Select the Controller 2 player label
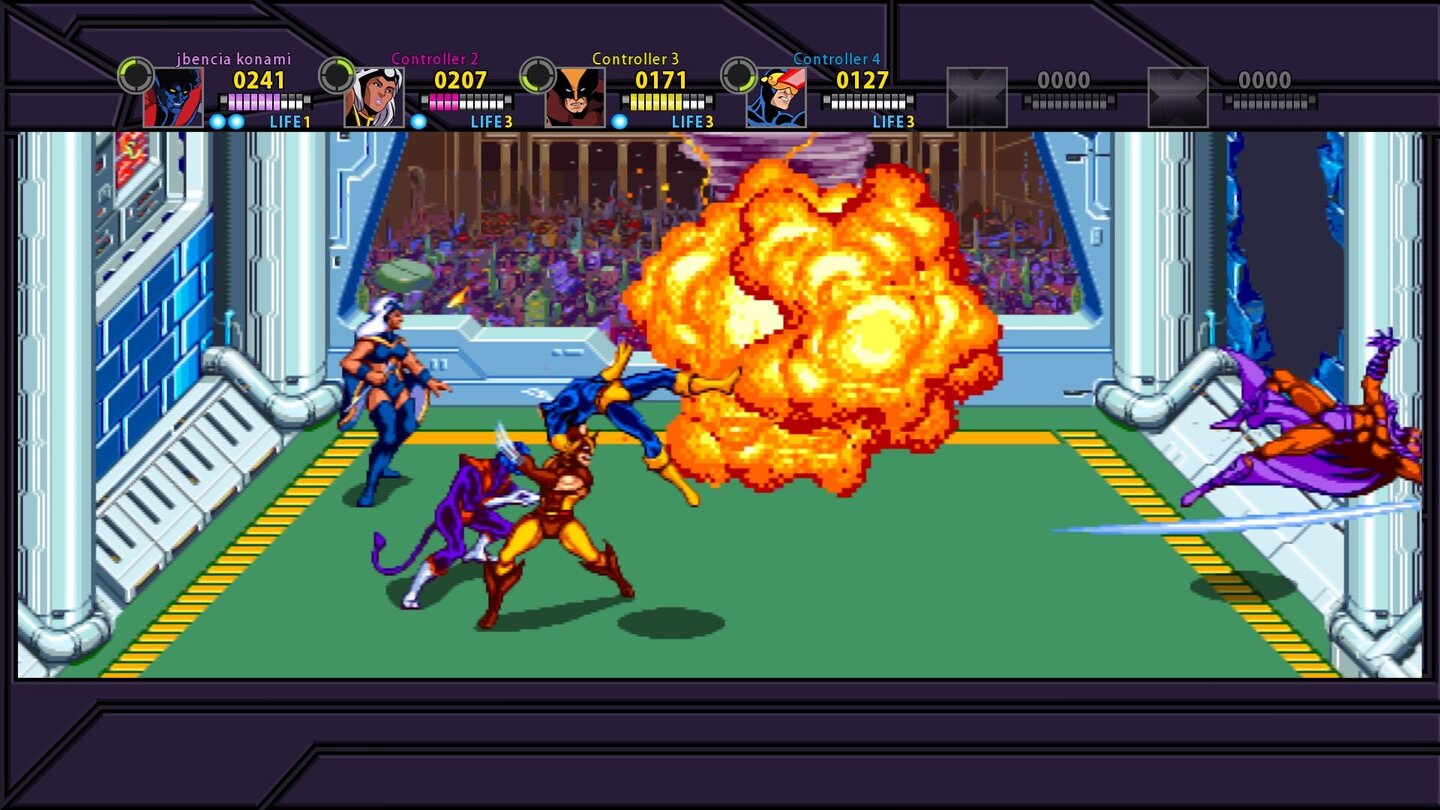The width and height of the screenshot is (1440, 810). coord(436,59)
